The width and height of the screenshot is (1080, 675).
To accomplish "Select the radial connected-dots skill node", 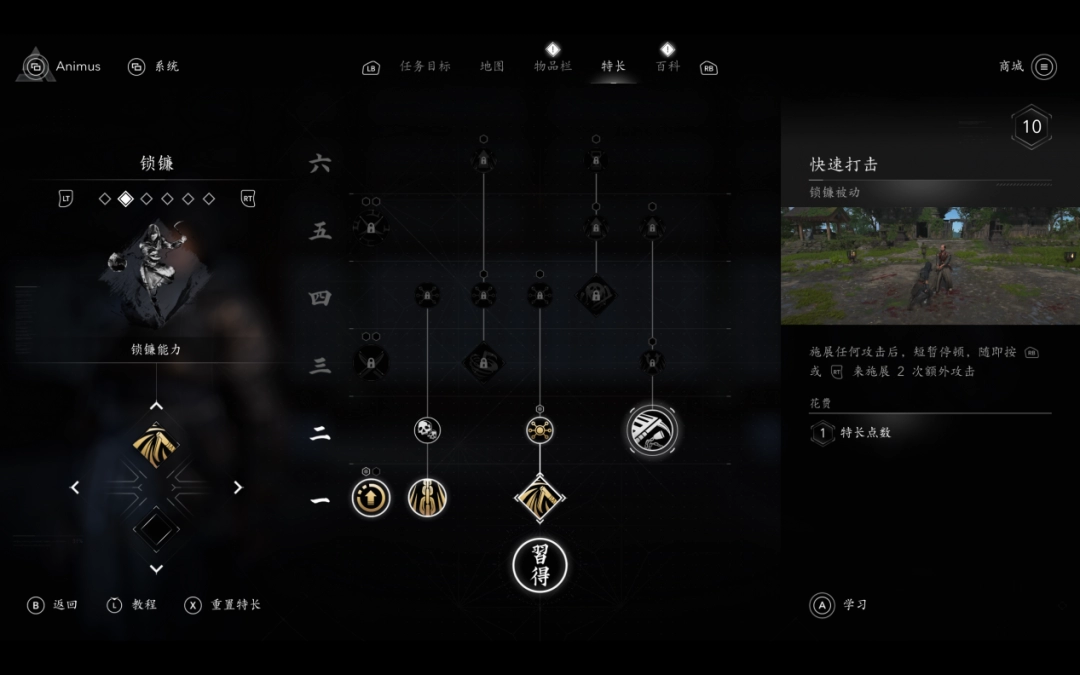I will [540, 430].
